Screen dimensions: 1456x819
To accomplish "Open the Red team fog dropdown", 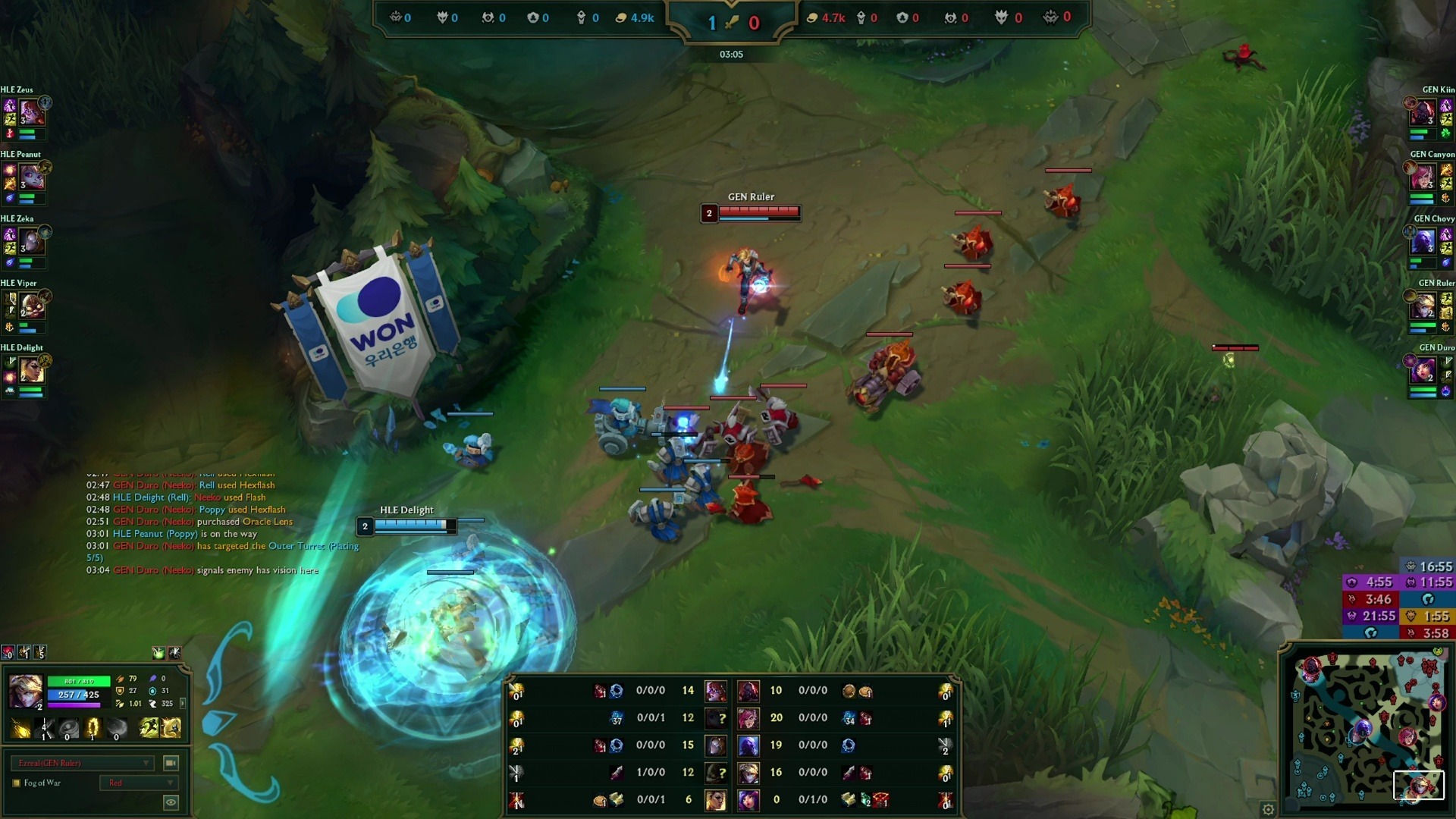I will point(140,783).
